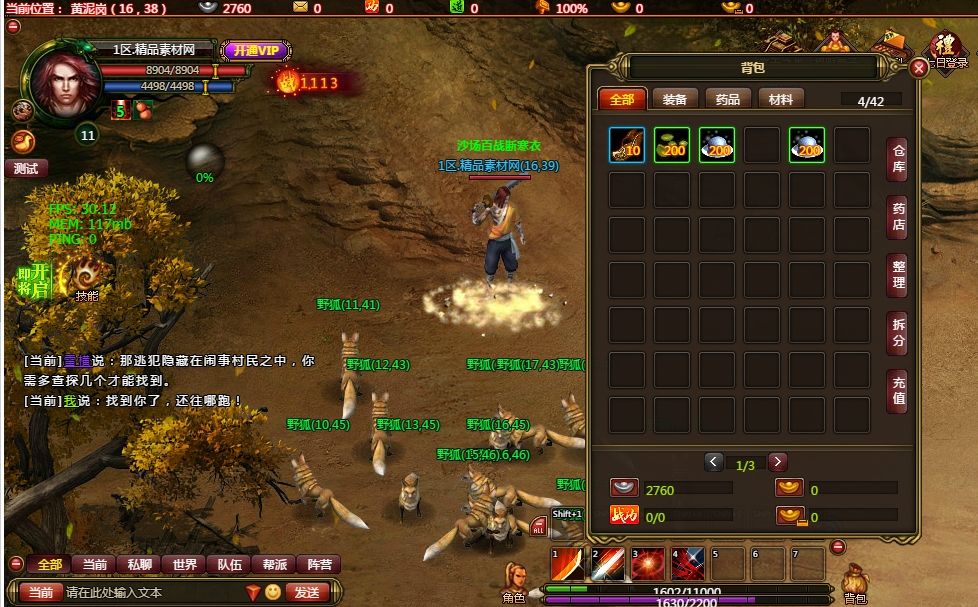Show the 全部 tab in the backpack
The width and height of the screenshot is (978, 607).
click(621, 99)
